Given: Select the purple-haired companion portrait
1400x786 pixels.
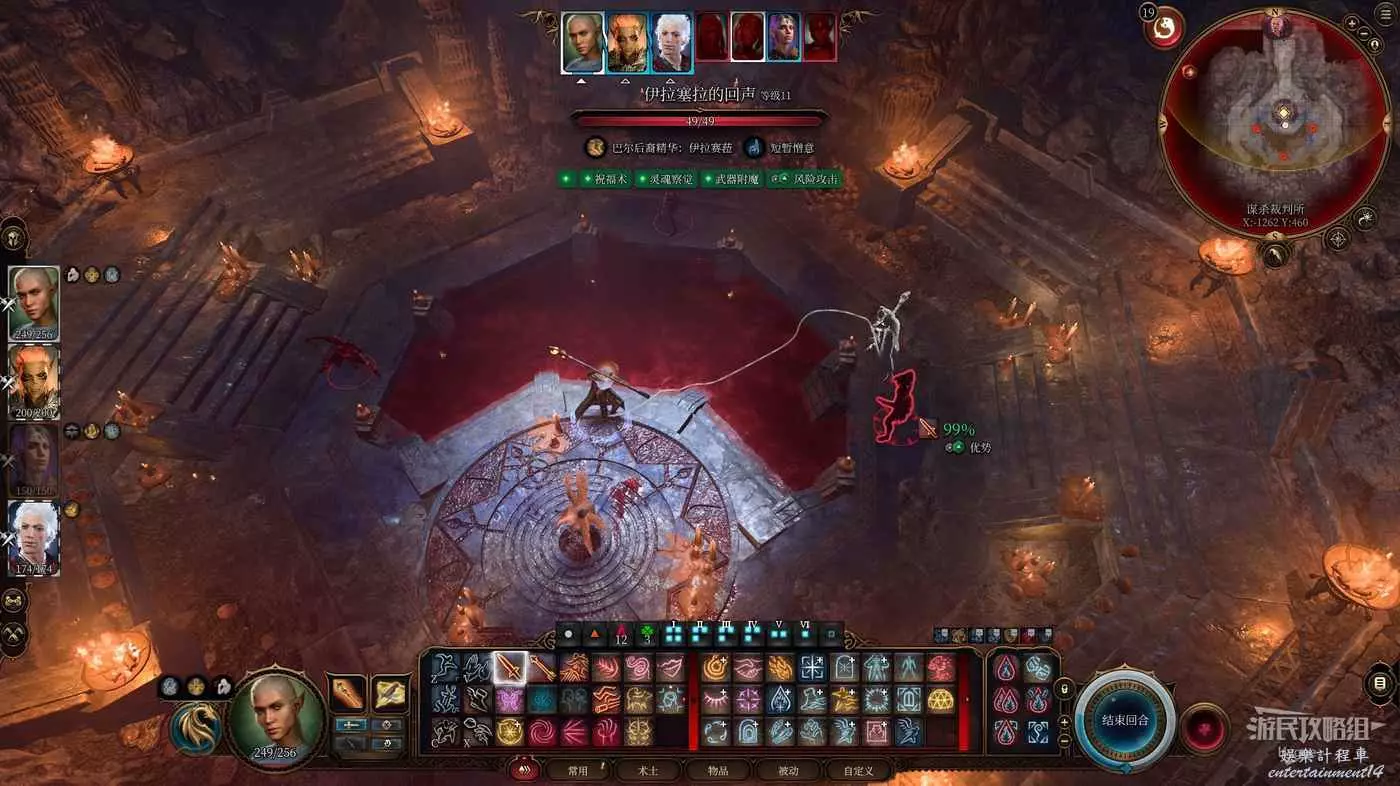Looking at the screenshot, I should point(34,458).
